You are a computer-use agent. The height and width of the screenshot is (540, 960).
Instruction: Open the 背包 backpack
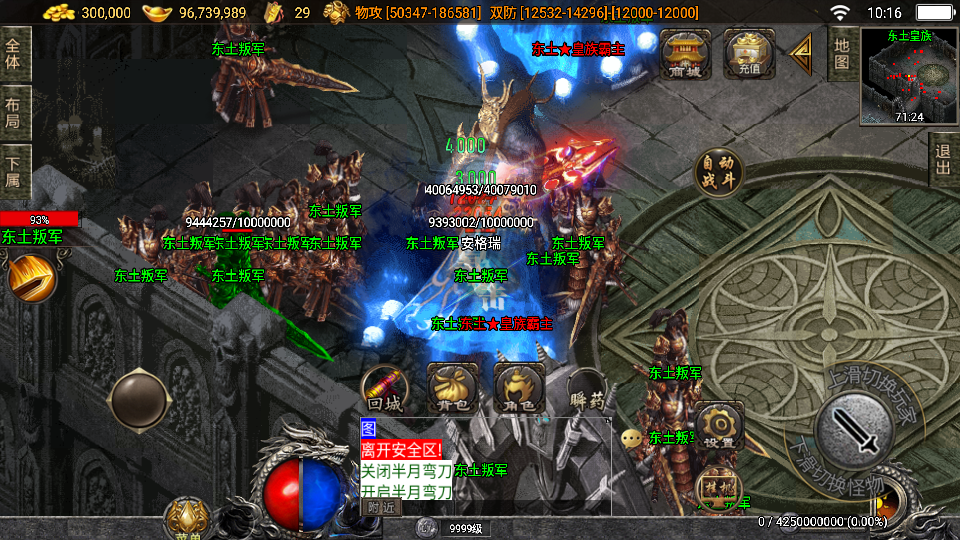(452, 388)
